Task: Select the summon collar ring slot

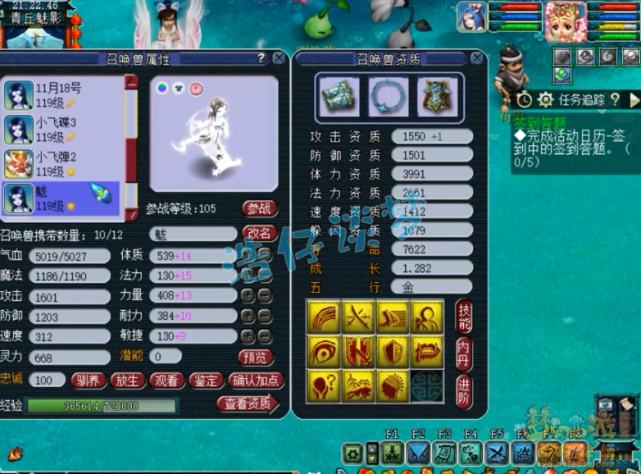Action: click(x=385, y=96)
